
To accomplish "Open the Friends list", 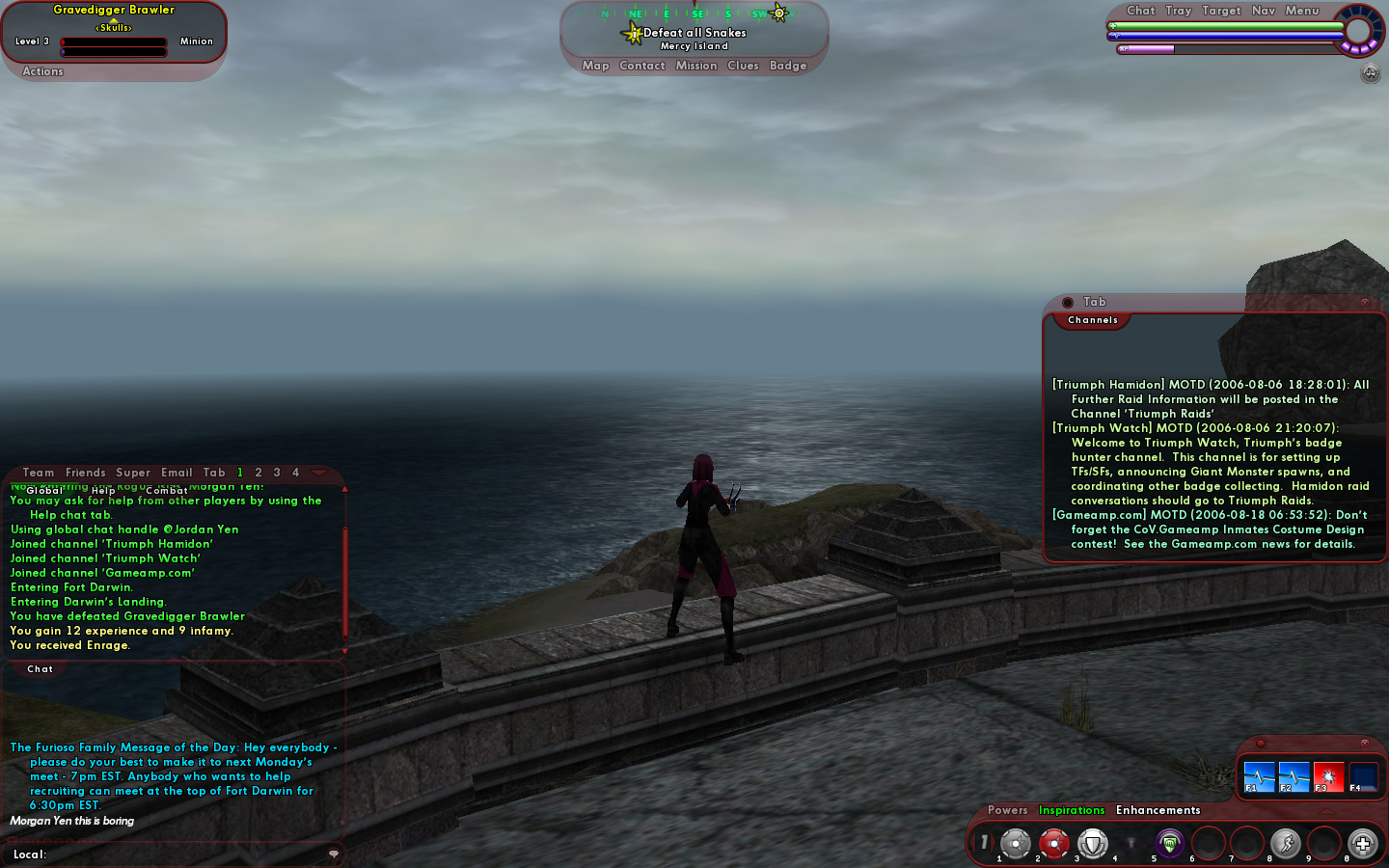I will (86, 473).
